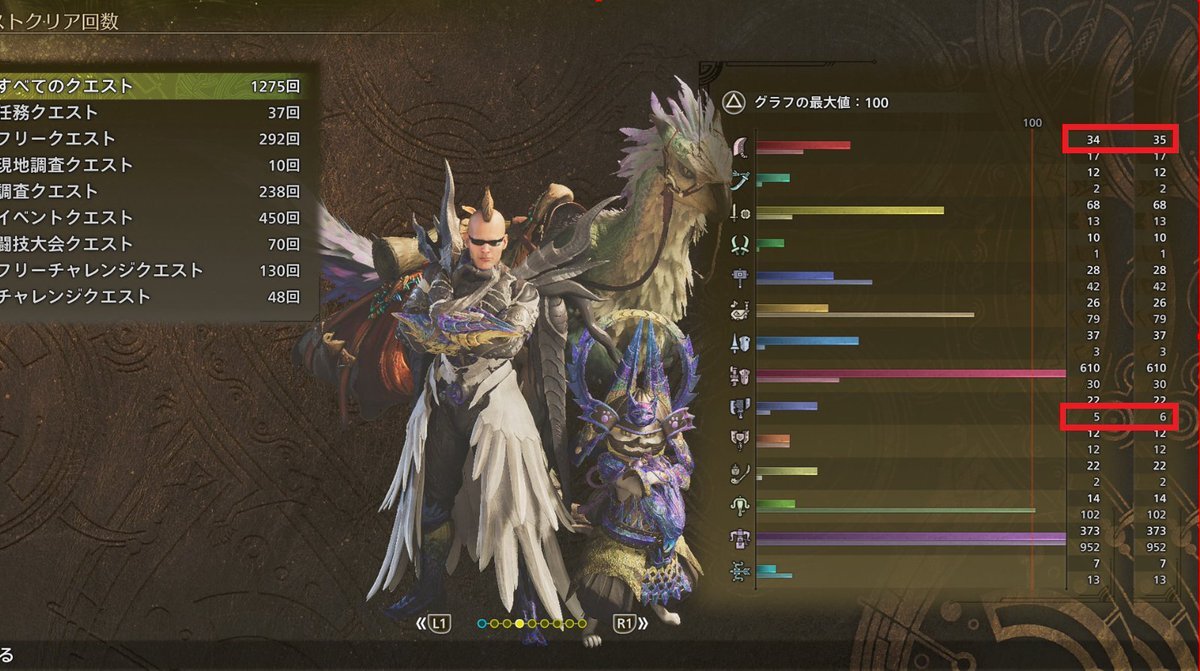The height and width of the screenshot is (671, 1200).
Task: Choose the Hammer weapon icon
Action: [x=740, y=277]
